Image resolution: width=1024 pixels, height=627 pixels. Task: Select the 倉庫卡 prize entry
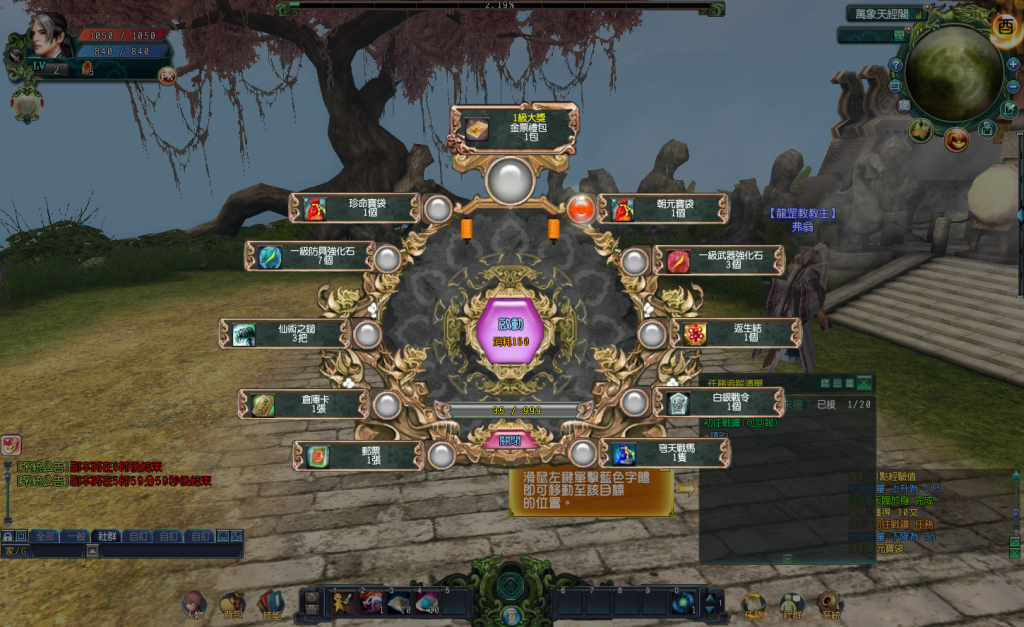[304, 404]
